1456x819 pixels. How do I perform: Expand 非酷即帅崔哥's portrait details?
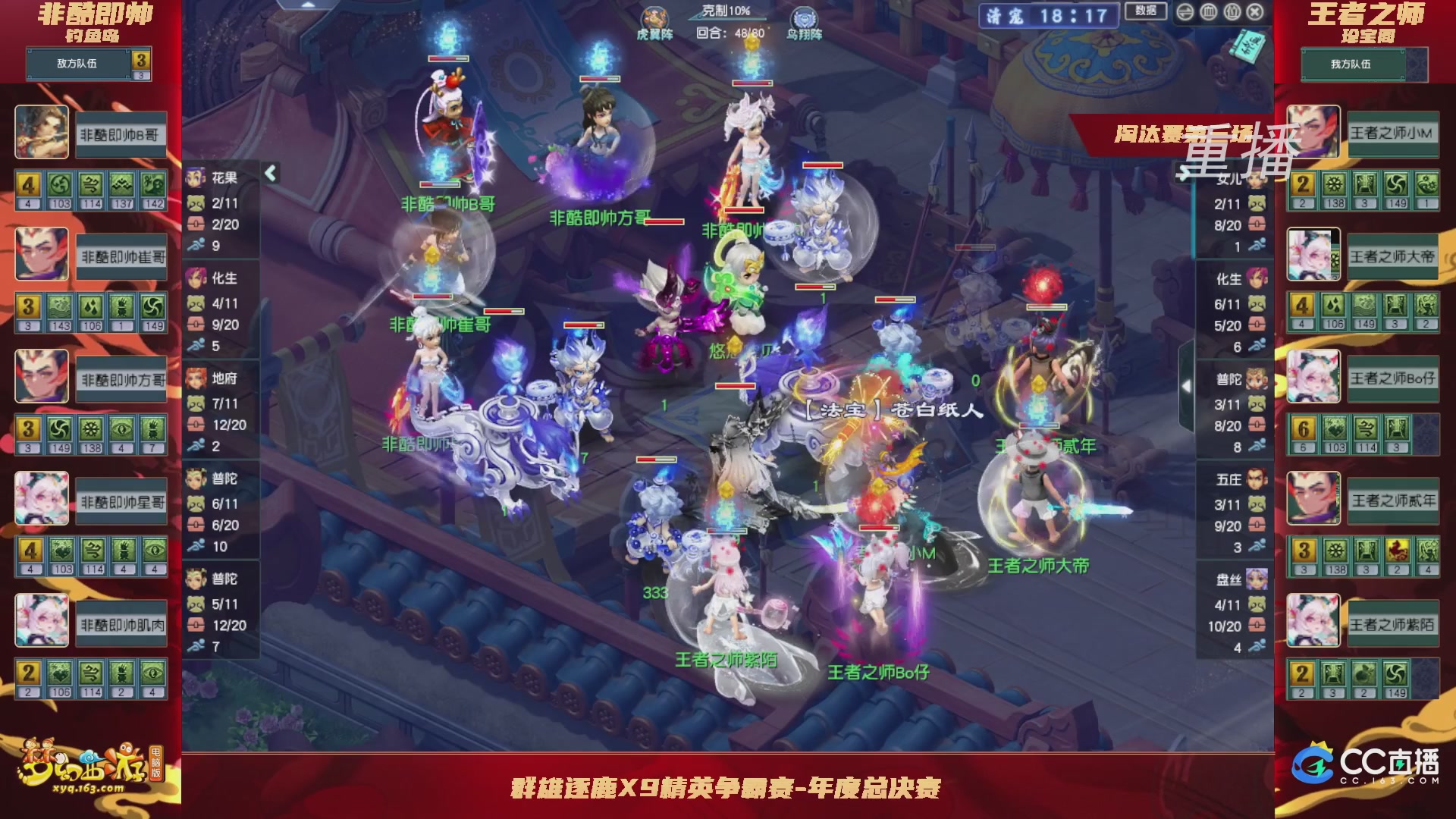42,255
